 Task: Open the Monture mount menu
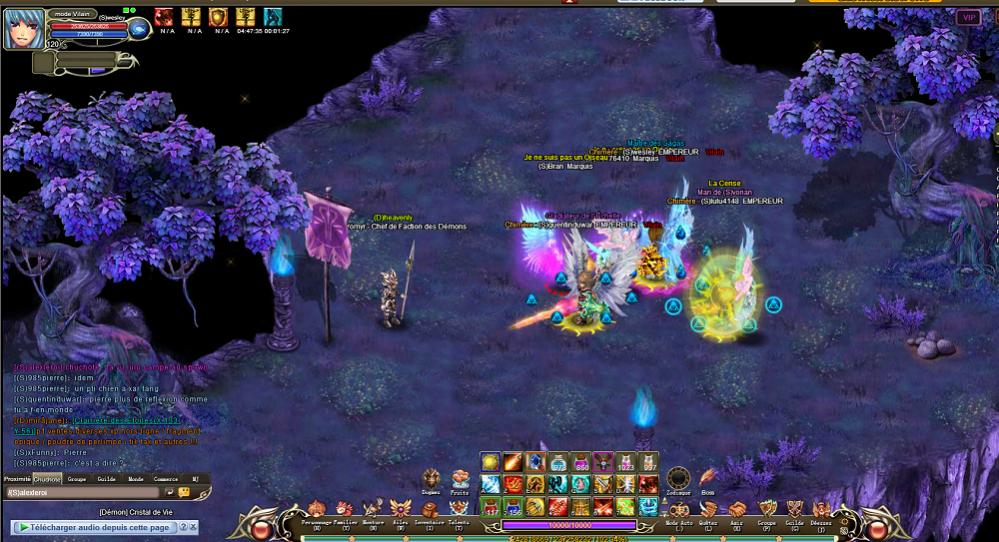click(373, 510)
